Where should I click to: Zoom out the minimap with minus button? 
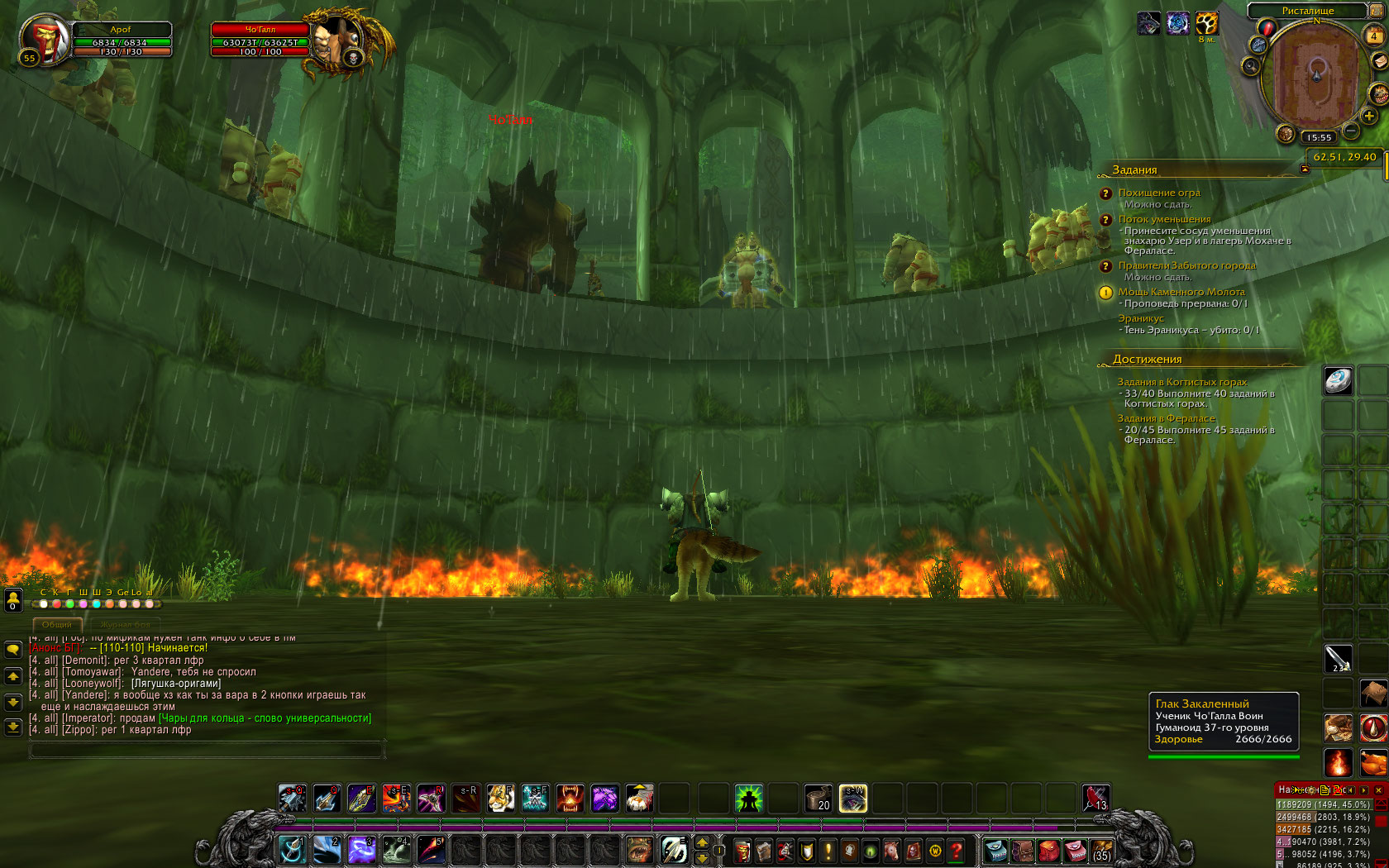coord(1351,131)
